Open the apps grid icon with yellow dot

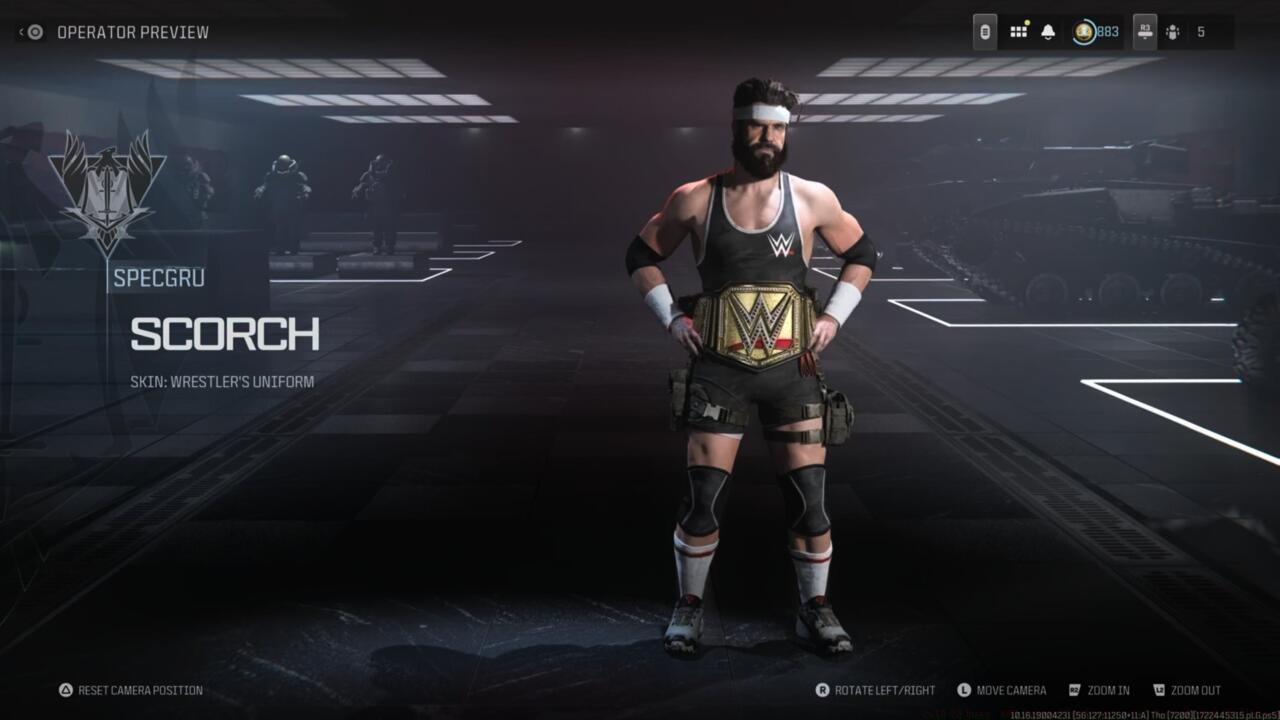(1018, 31)
